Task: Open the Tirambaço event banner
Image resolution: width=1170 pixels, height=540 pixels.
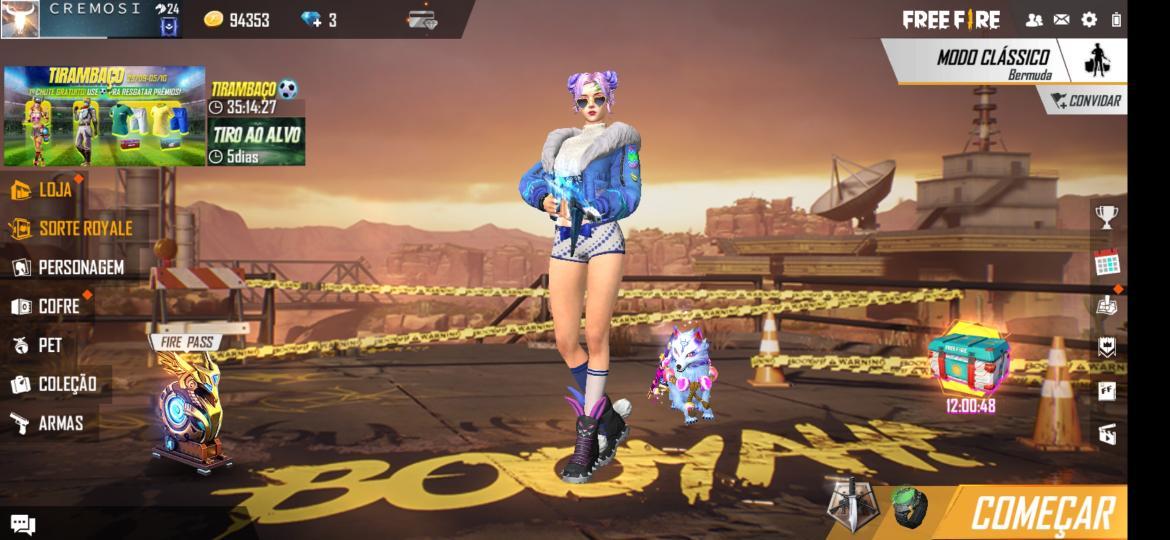Action: pos(104,116)
